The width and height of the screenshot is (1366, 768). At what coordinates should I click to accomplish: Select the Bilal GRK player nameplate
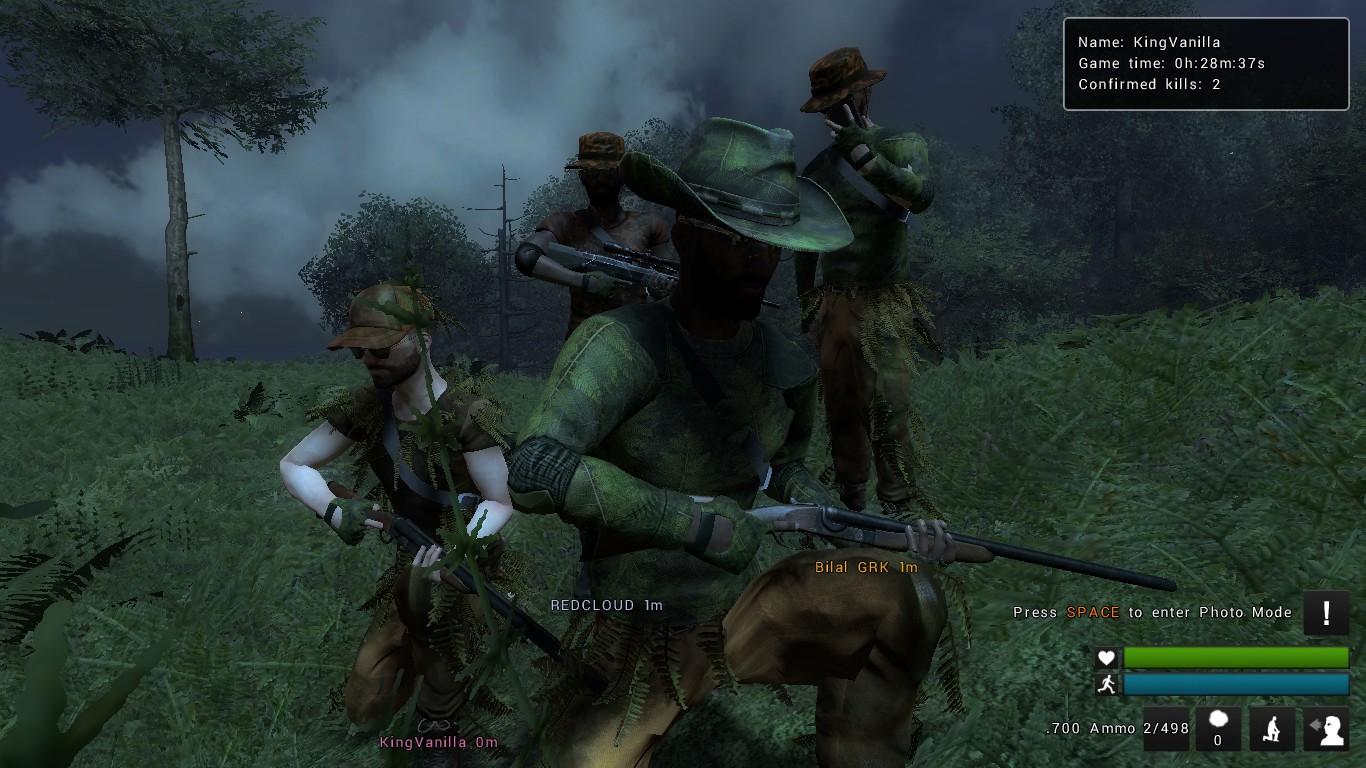868,566
